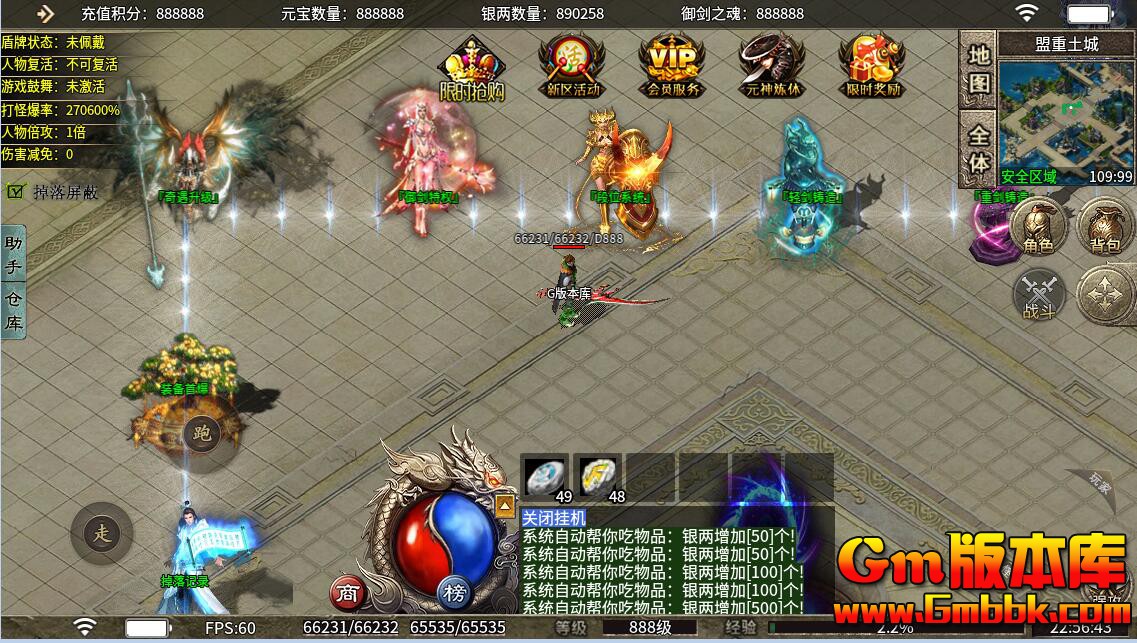Use the hotbar item with count 49
The width and height of the screenshot is (1137, 643).
(x=546, y=476)
